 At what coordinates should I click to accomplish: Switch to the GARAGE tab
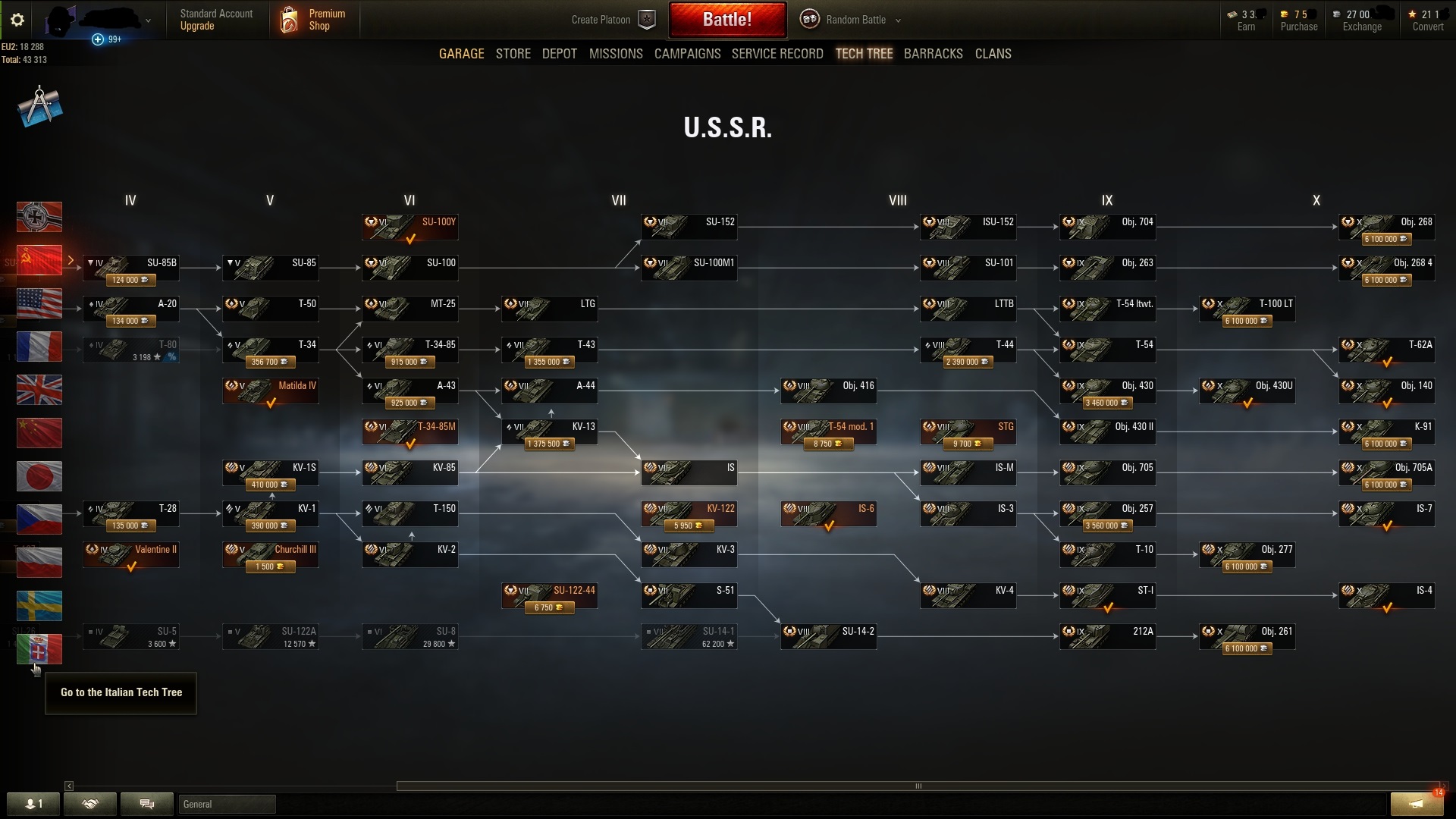tap(461, 53)
